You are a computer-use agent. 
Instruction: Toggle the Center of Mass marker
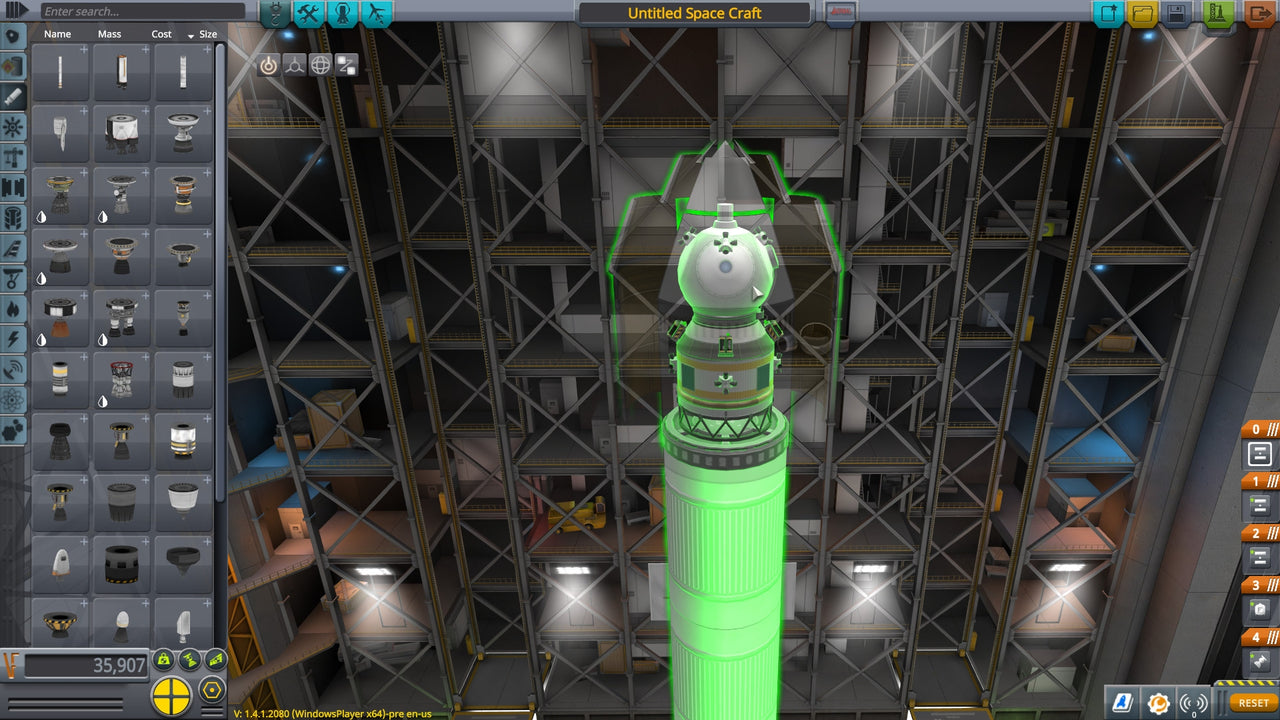[163, 658]
